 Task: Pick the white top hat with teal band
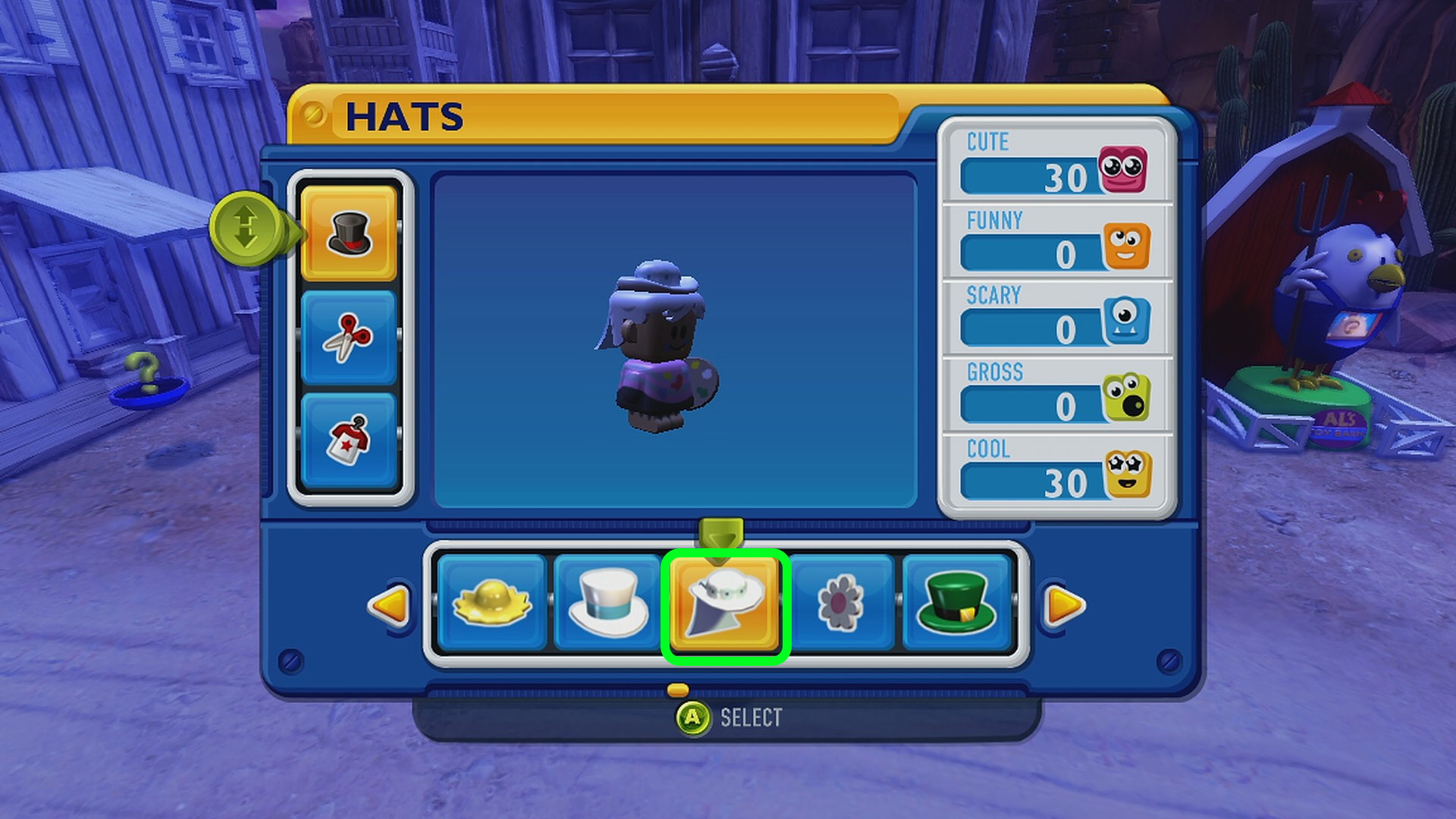(x=607, y=604)
